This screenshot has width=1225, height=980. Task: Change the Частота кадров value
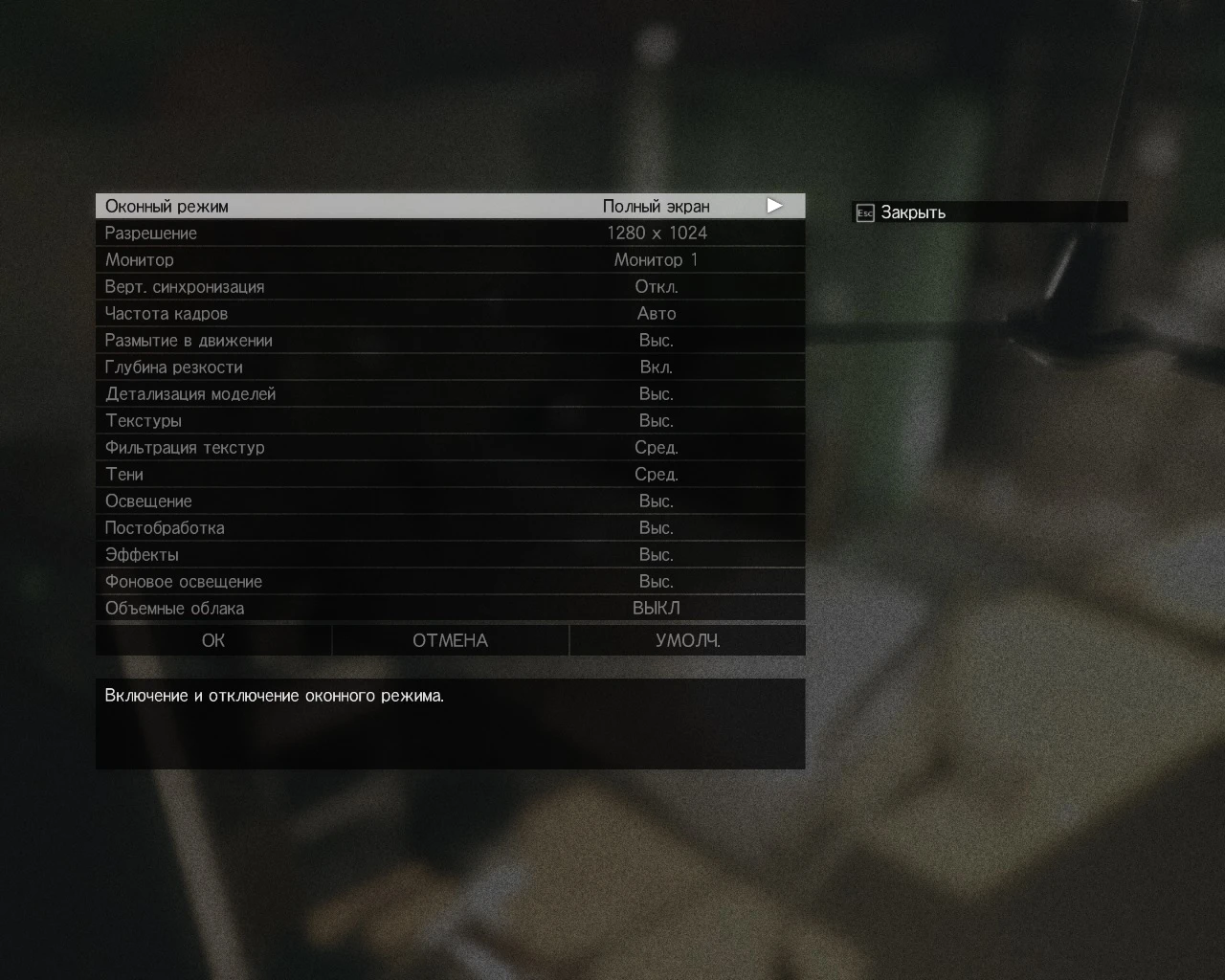pyautogui.click(x=450, y=312)
